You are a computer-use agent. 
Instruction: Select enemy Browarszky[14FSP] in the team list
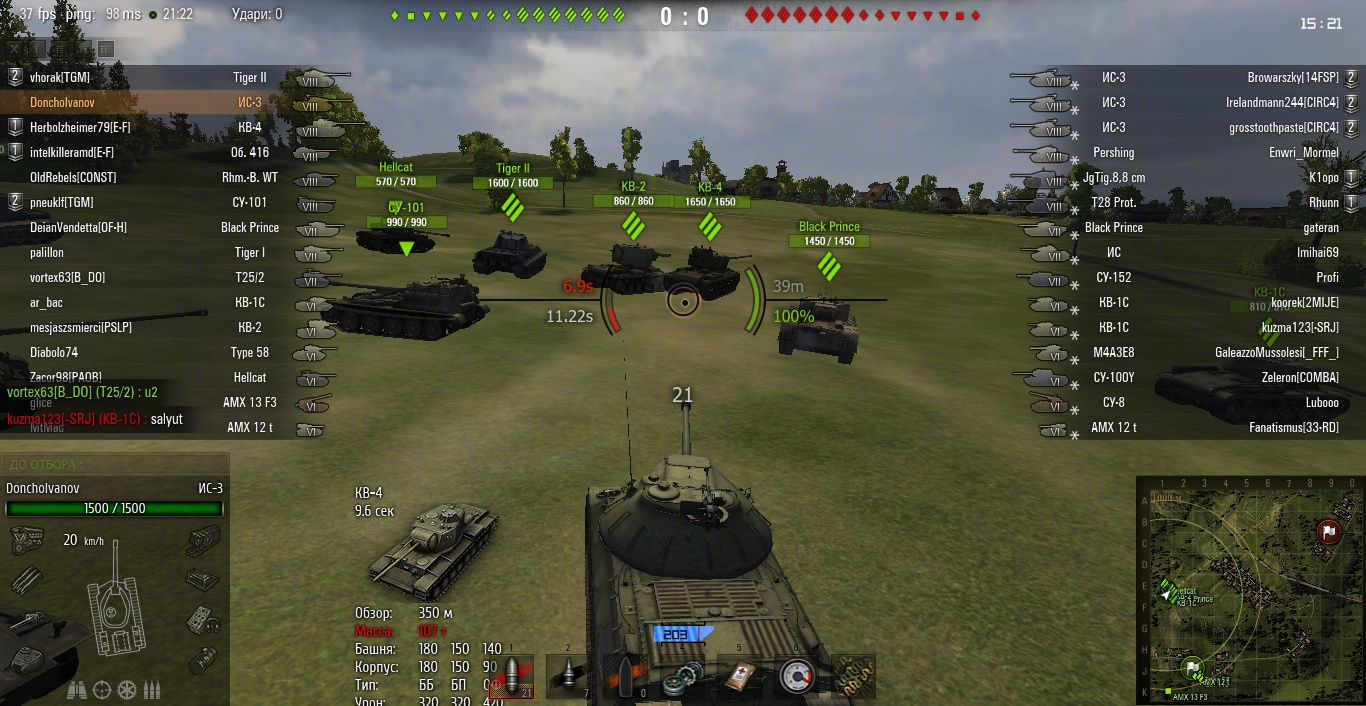point(1292,77)
